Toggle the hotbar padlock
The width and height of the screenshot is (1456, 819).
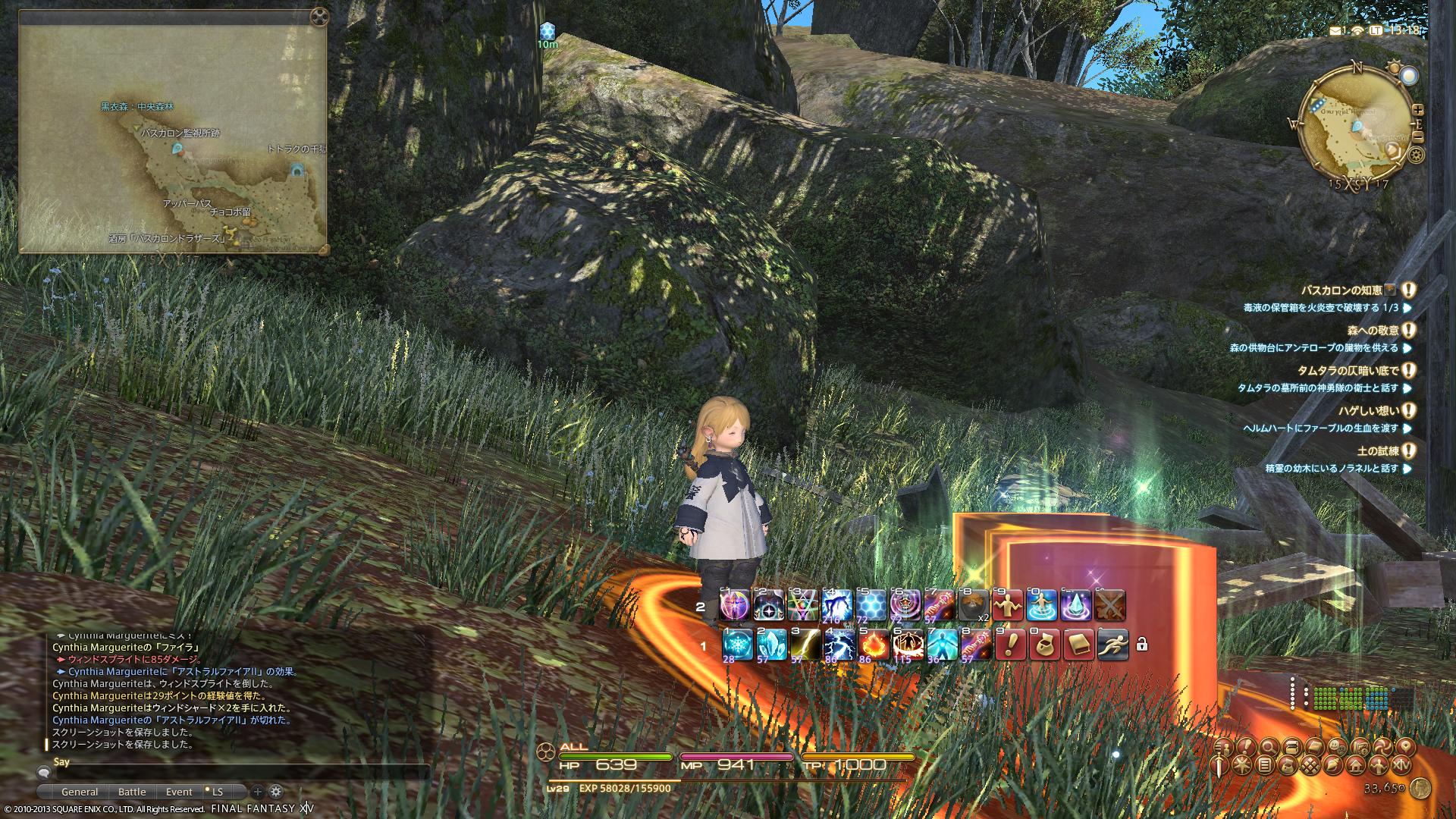tap(1141, 645)
